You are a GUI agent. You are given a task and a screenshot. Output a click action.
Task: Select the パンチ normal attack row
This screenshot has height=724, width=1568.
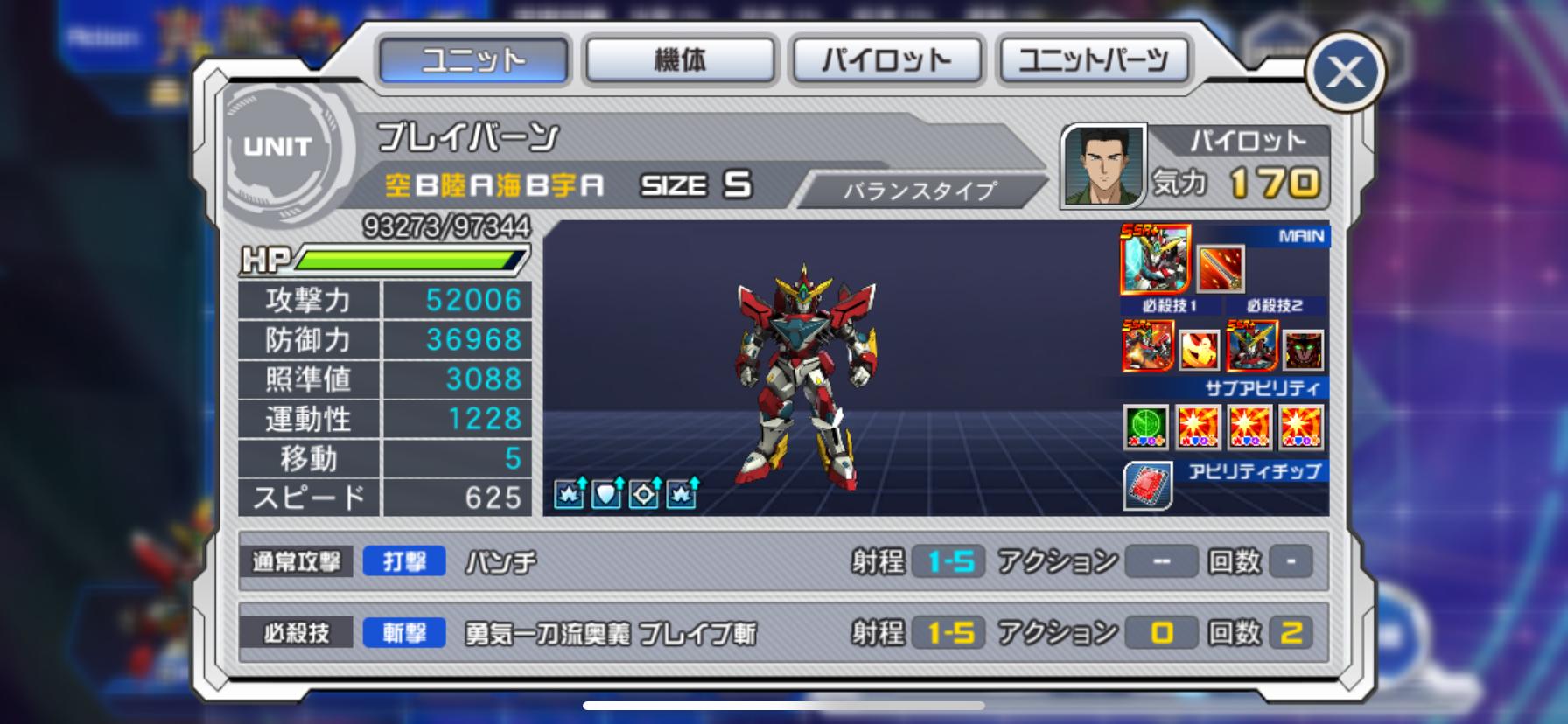(x=783, y=561)
